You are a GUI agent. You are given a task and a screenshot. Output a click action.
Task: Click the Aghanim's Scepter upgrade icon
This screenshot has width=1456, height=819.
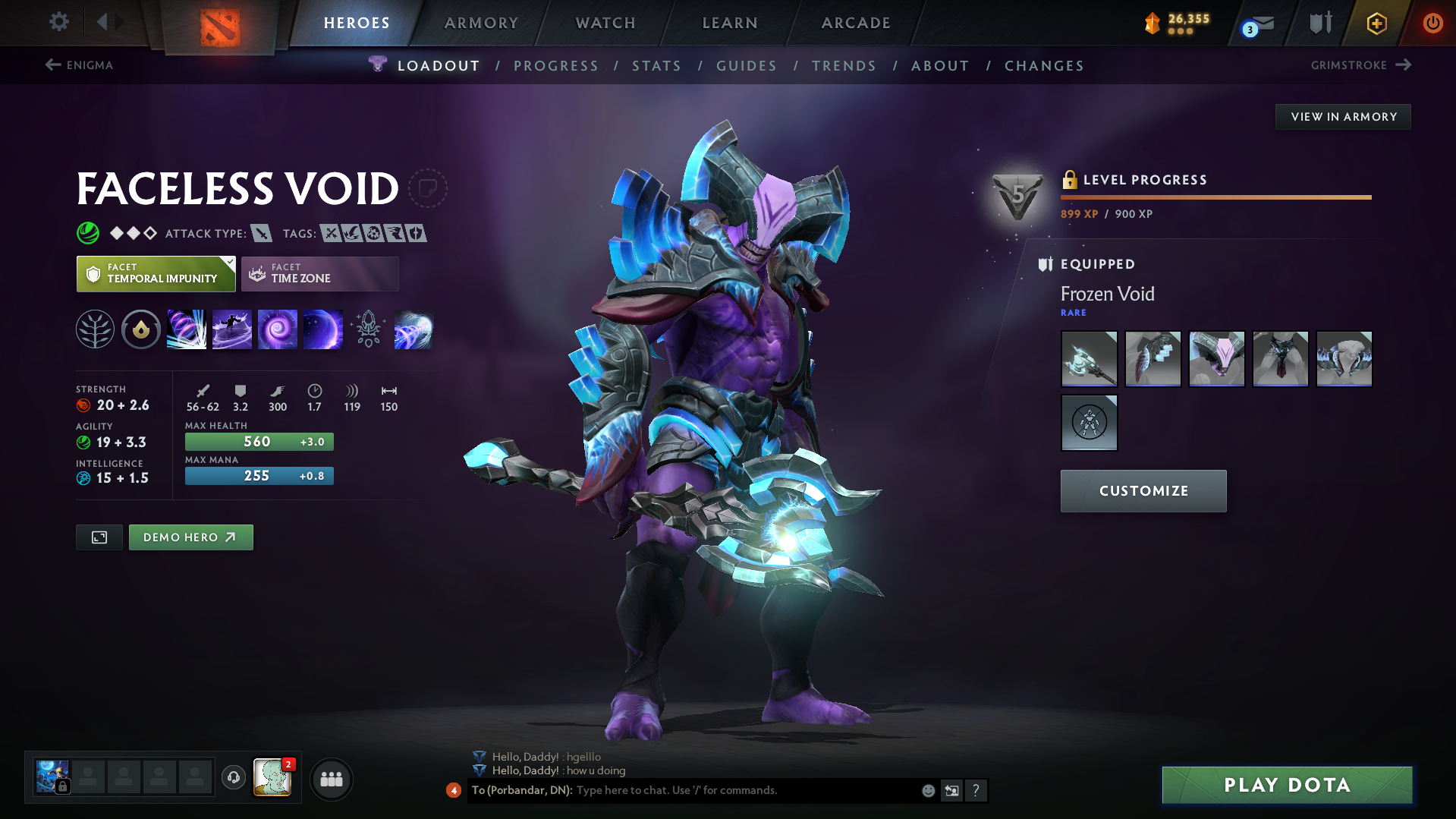(369, 329)
